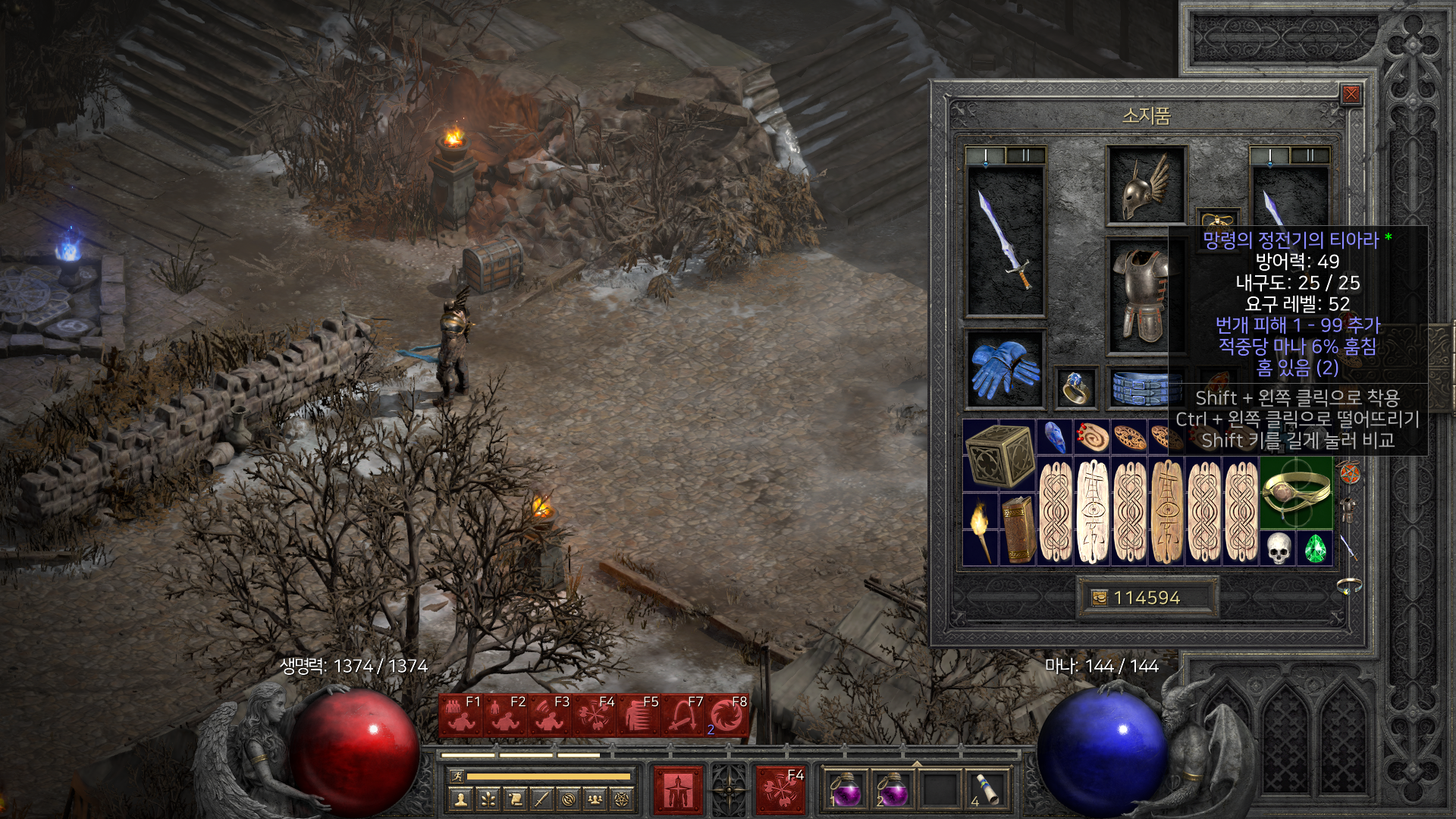This screenshot has width=1456, height=819.
Task: Select the tiara circlet in inventory
Action: click(x=1296, y=493)
